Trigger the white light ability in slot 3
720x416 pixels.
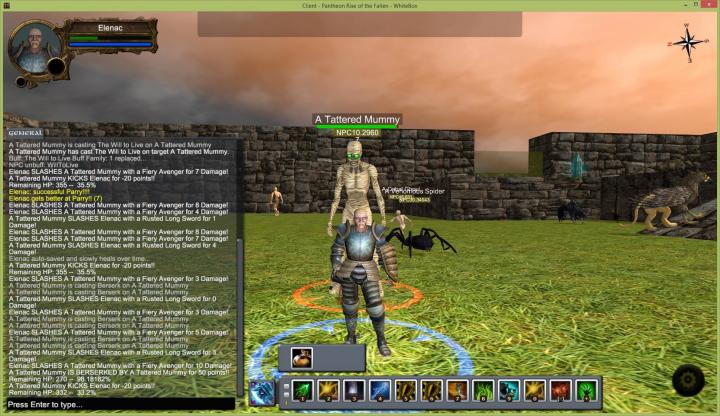[x=354, y=391]
